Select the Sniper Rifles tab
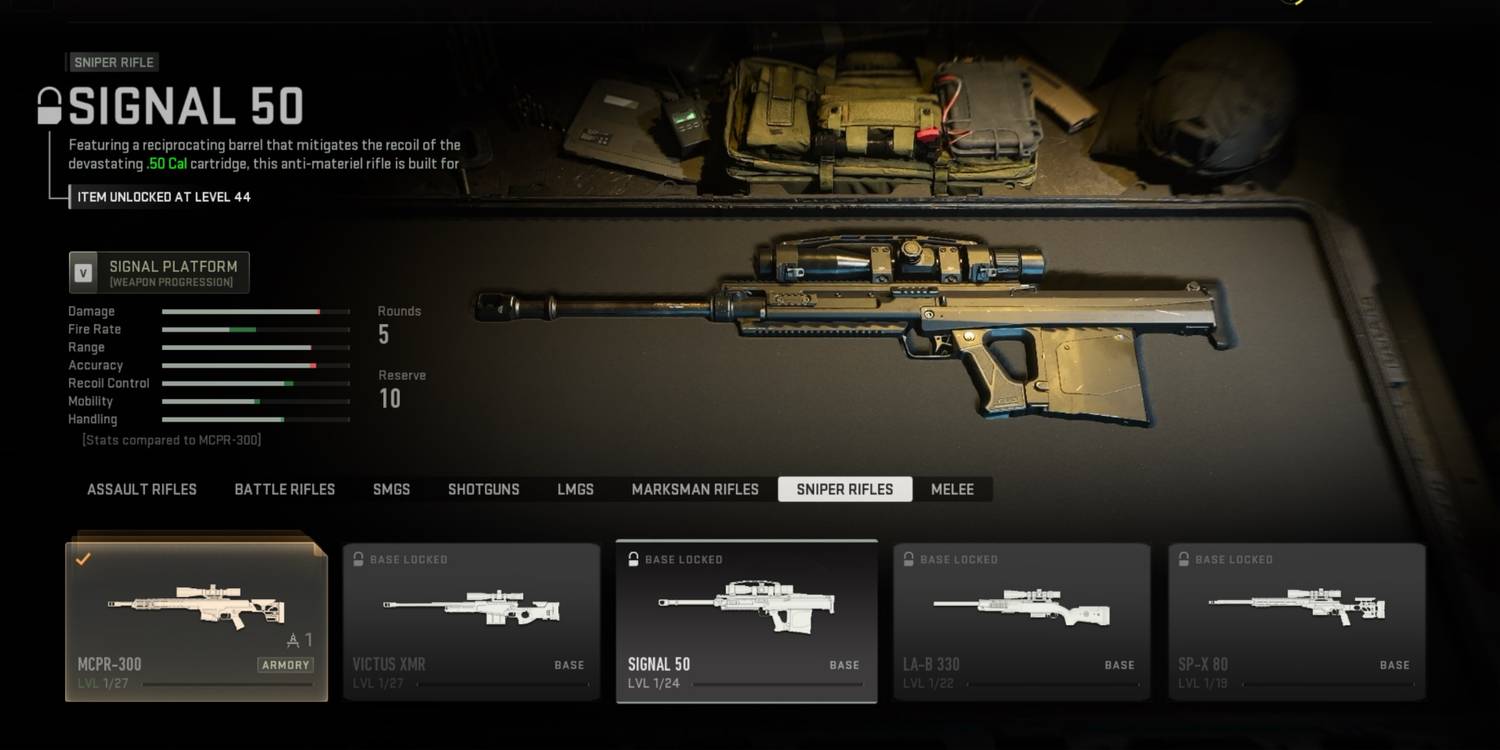Screen dimensions: 1500x750 coord(845,489)
